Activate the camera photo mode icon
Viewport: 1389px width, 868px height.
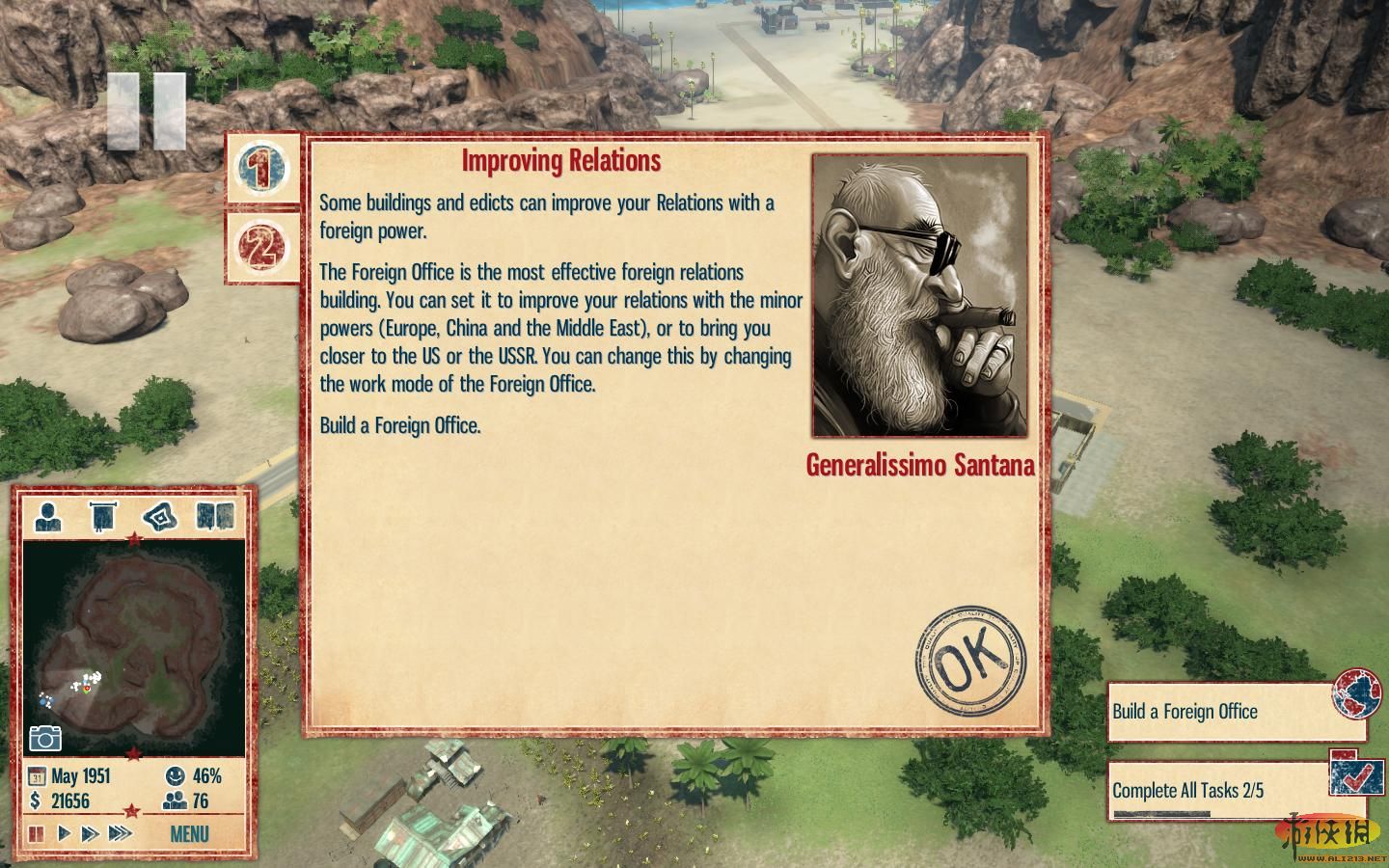pos(45,738)
